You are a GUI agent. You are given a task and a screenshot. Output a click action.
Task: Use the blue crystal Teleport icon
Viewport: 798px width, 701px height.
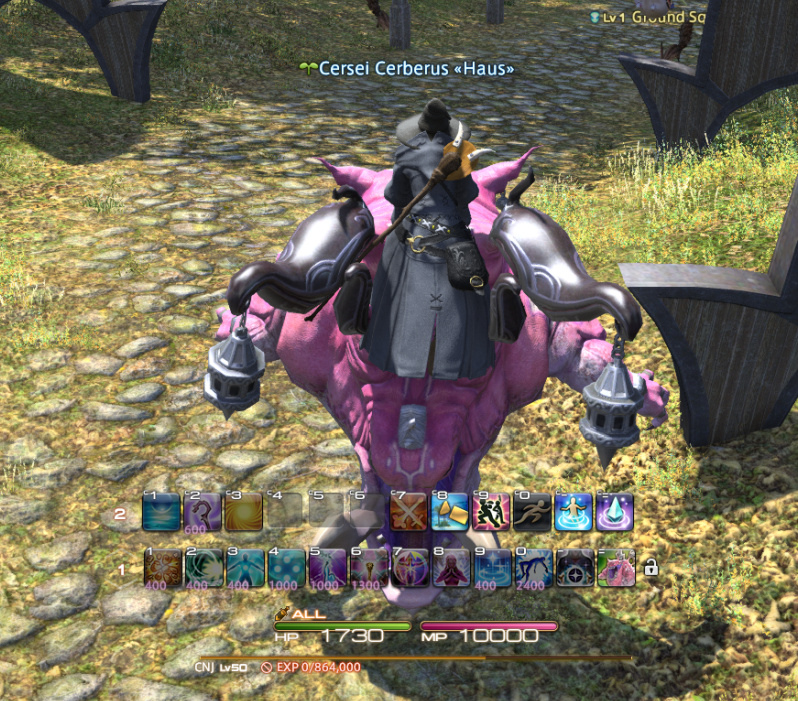pos(615,512)
